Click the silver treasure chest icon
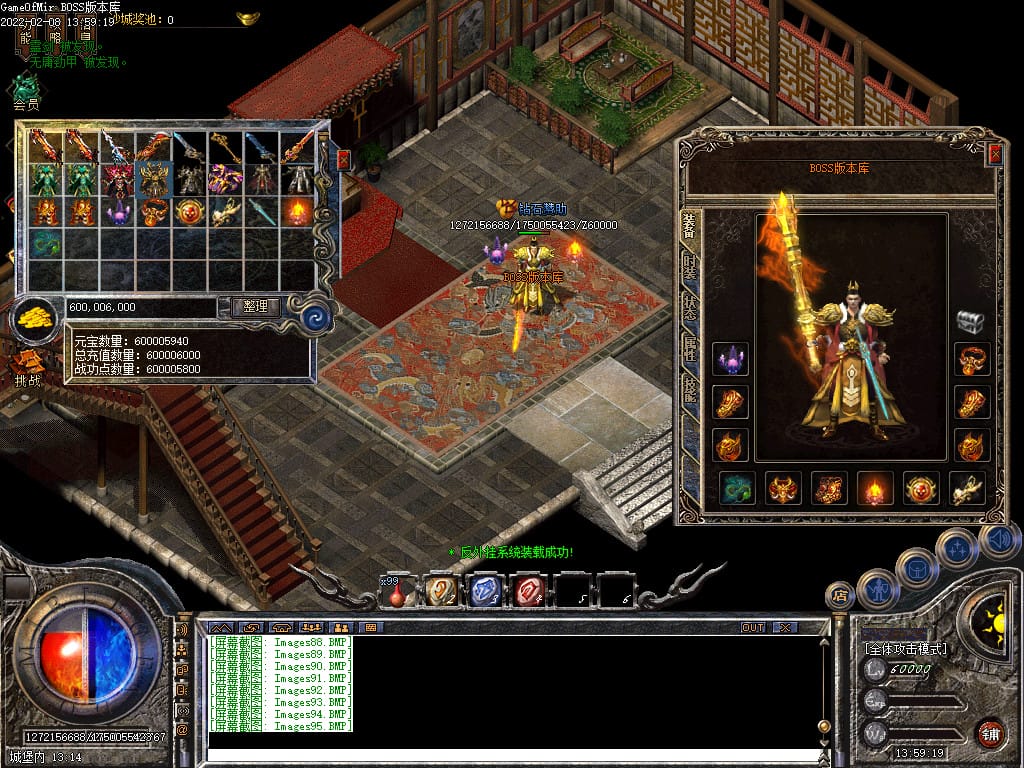1024x768 pixels. (x=971, y=321)
